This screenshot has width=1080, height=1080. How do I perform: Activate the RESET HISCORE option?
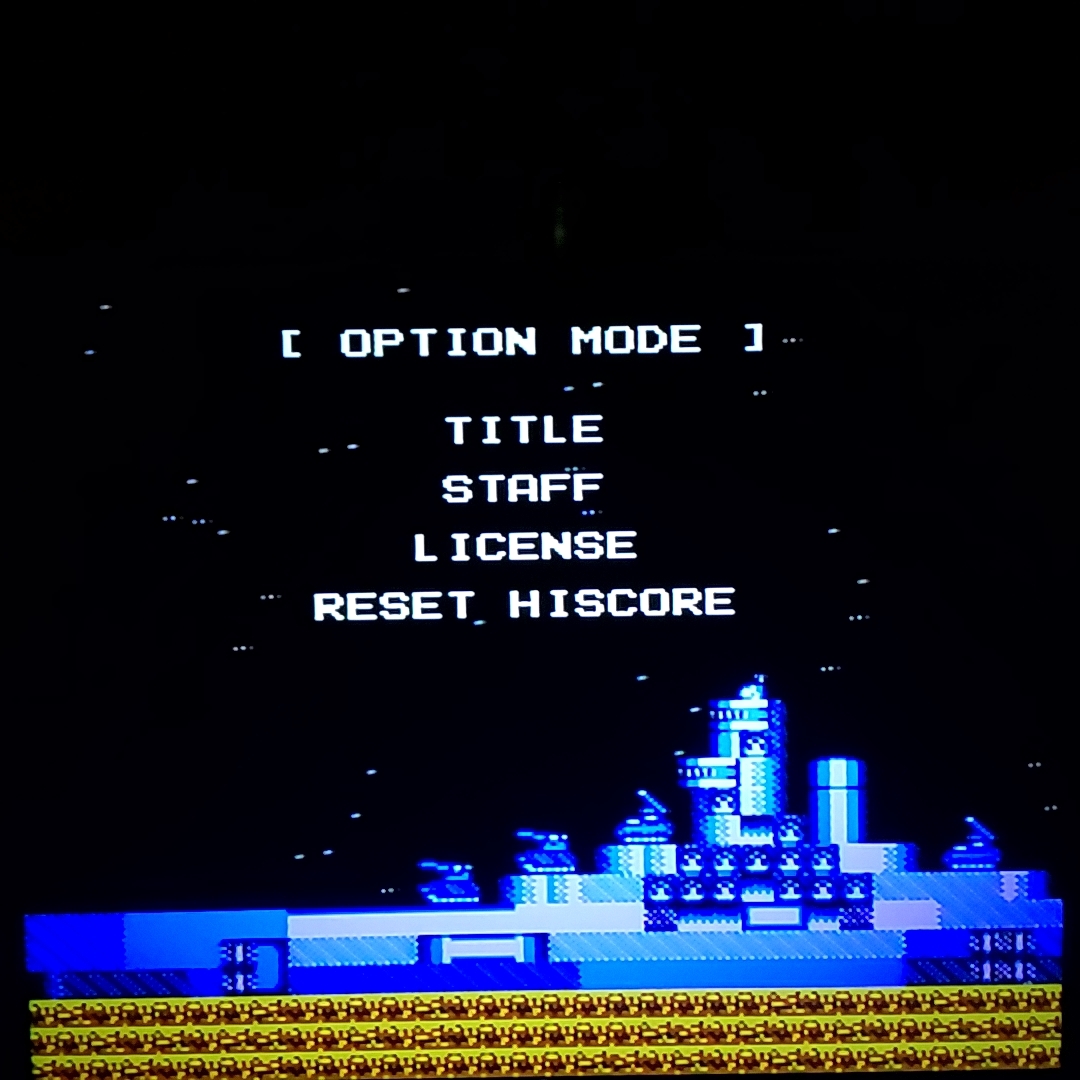(524, 604)
